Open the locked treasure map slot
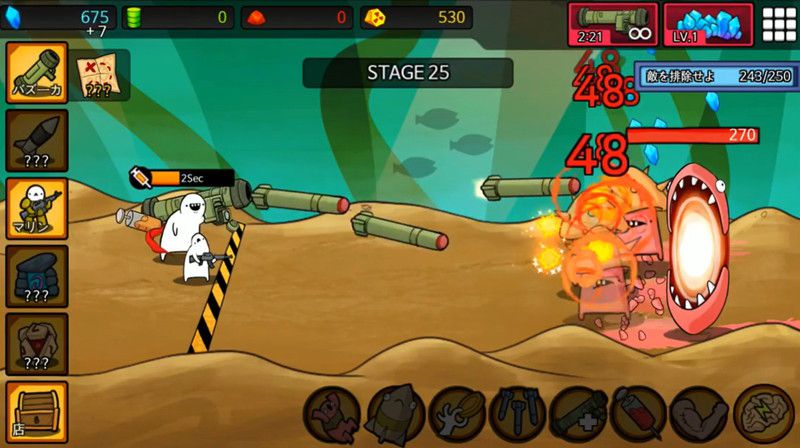This screenshot has width=800, height=448. point(99,75)
